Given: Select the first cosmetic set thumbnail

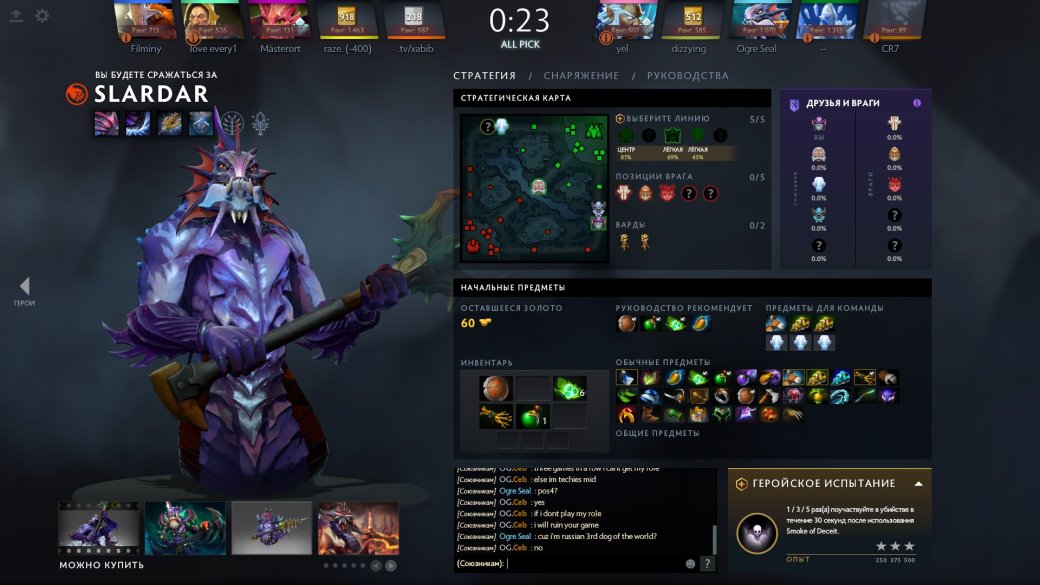Looking at the screenshot, I should tap(98, 528).
